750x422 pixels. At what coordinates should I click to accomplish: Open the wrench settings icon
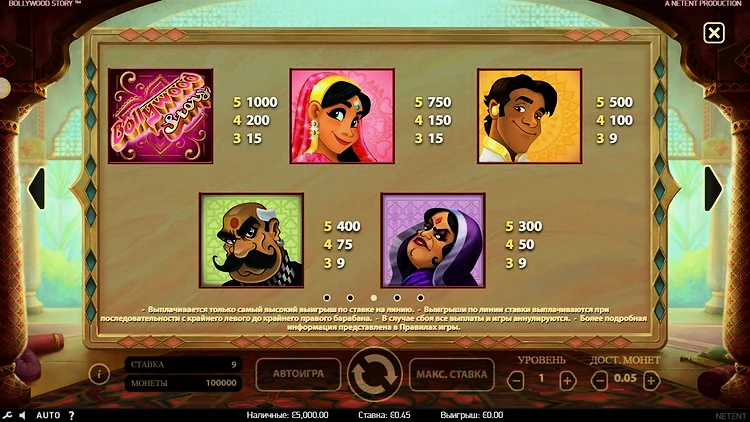(x=8, y=414)
